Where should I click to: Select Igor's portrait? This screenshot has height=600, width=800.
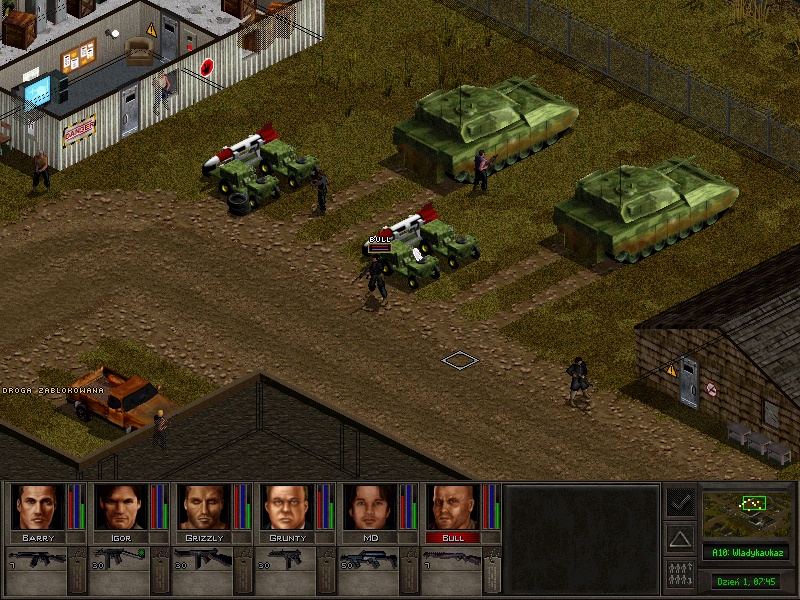120,507
